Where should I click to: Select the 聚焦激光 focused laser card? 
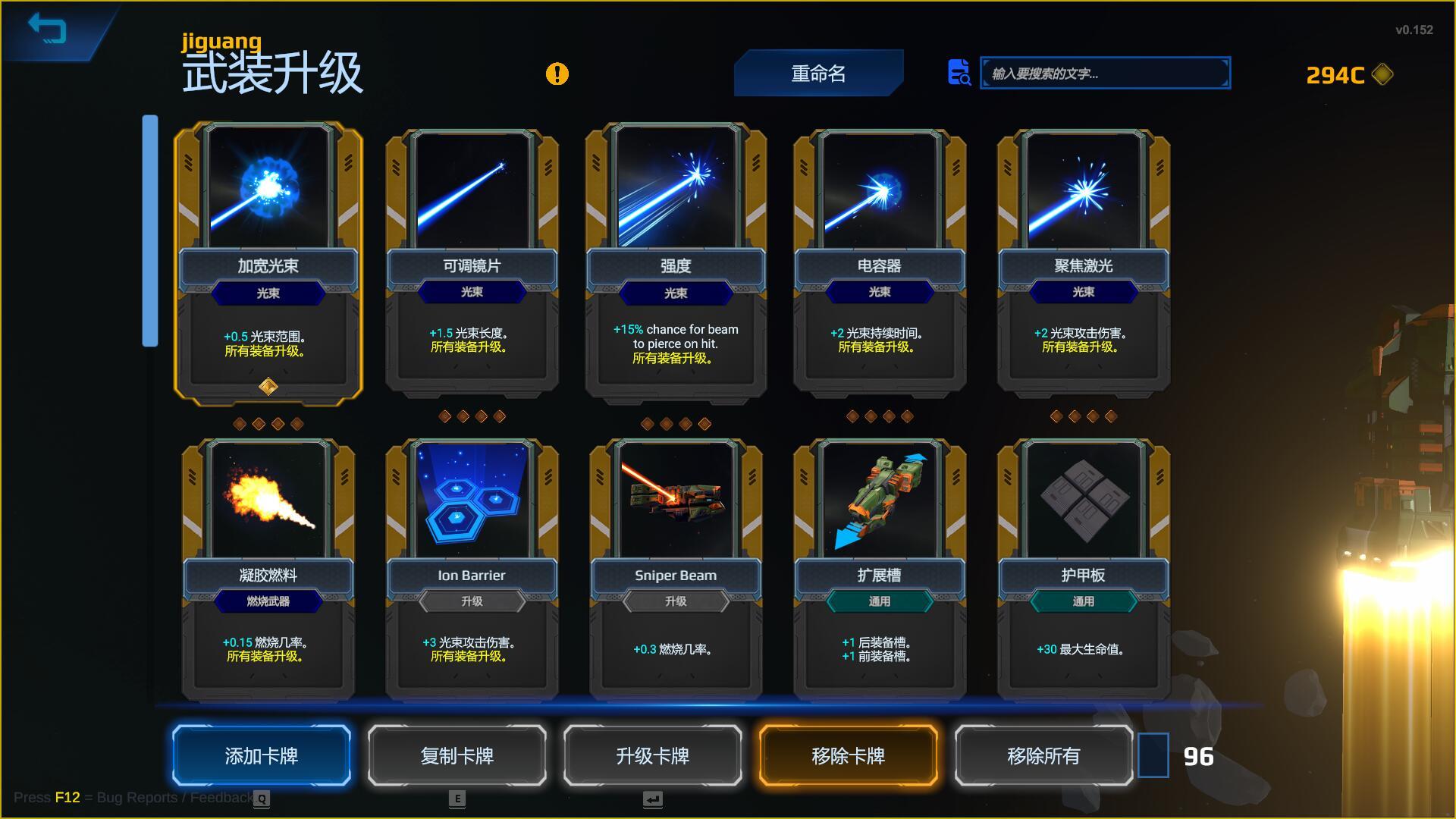(x=1083, y=262)
